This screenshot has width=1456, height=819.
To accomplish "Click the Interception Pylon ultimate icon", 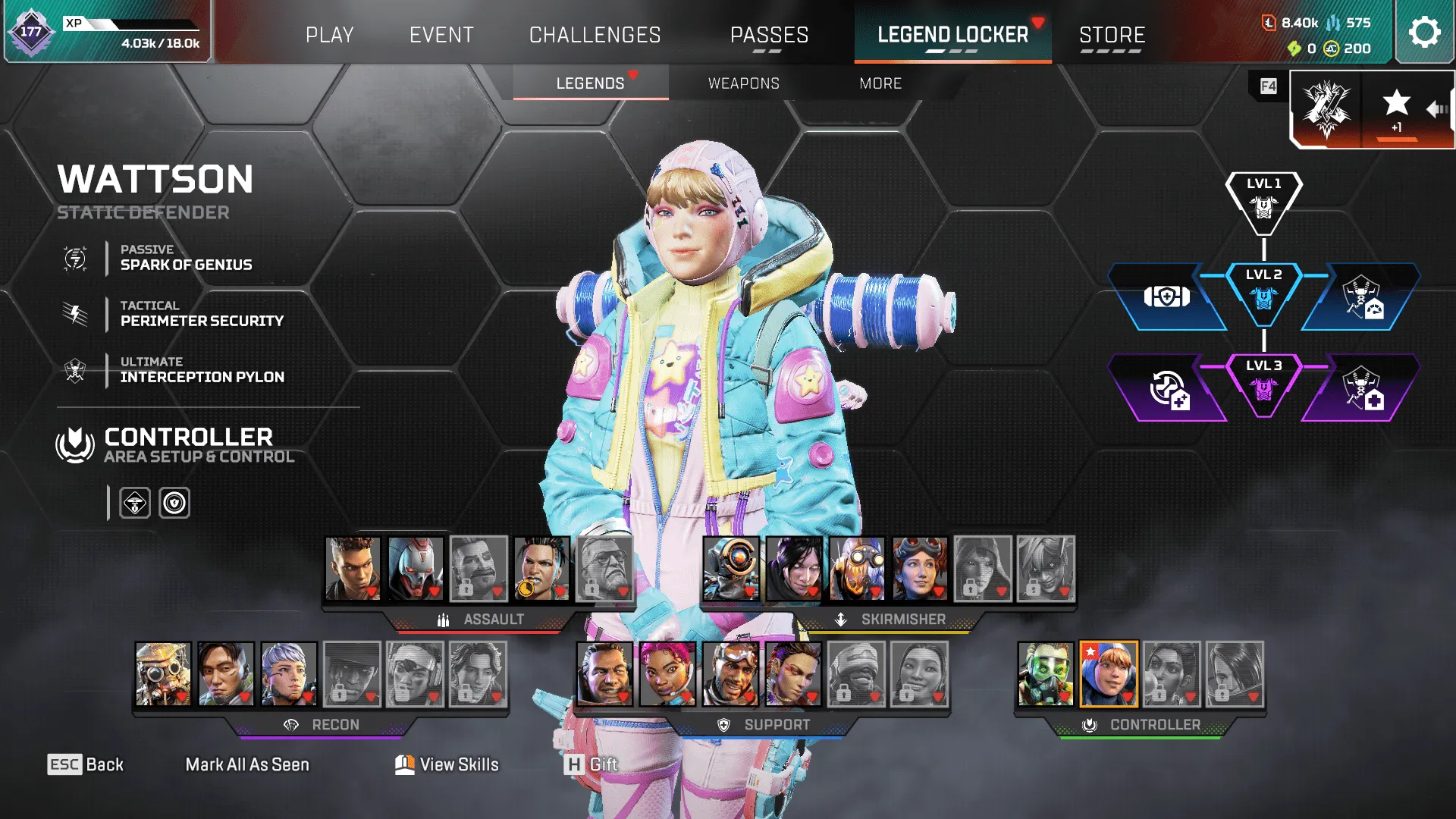I will tap(74, 369).
